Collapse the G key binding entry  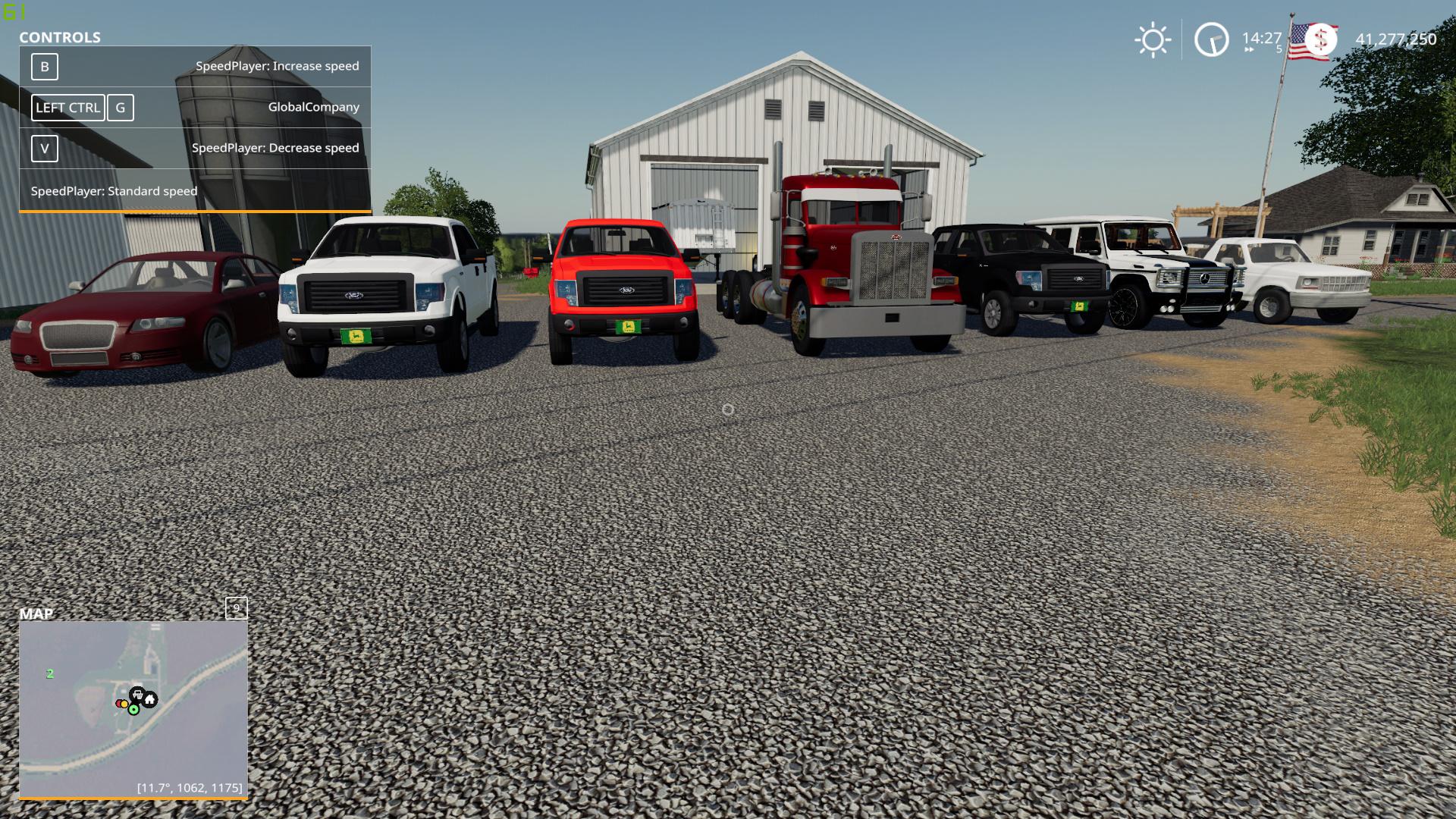[x=121, y=108]
